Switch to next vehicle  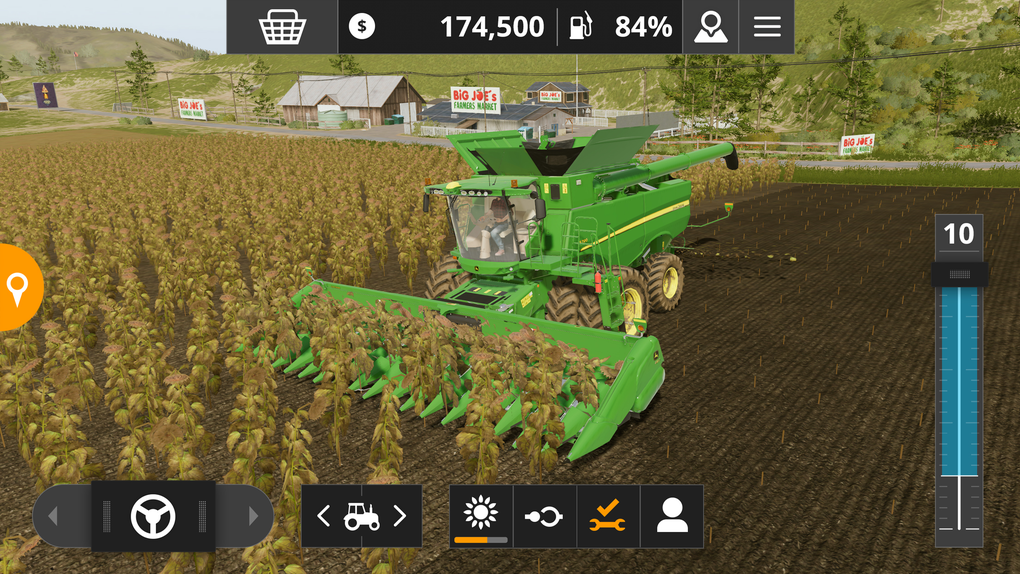400,516
